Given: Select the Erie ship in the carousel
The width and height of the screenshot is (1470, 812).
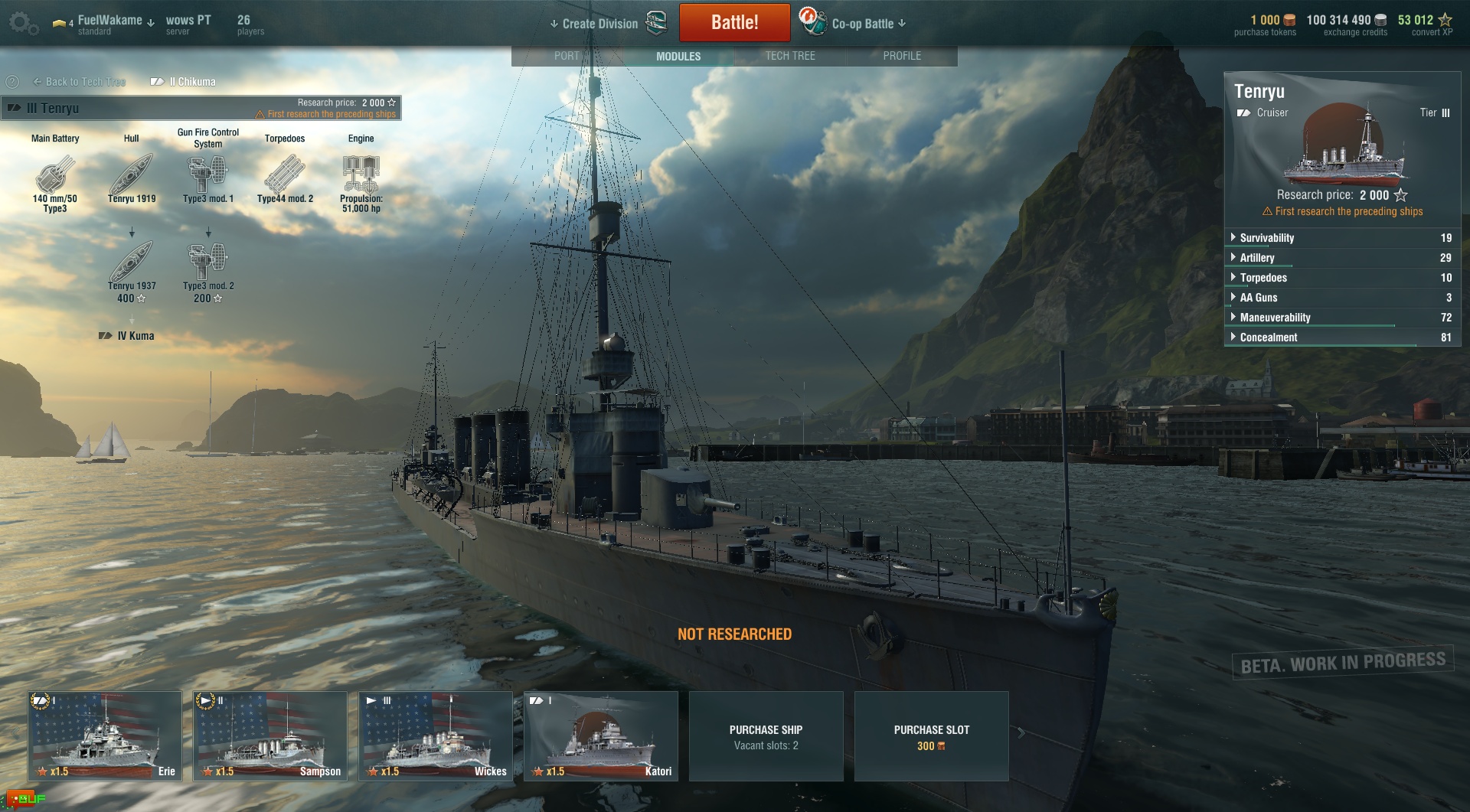Looking at the screenshot, I should pos(105,736).
